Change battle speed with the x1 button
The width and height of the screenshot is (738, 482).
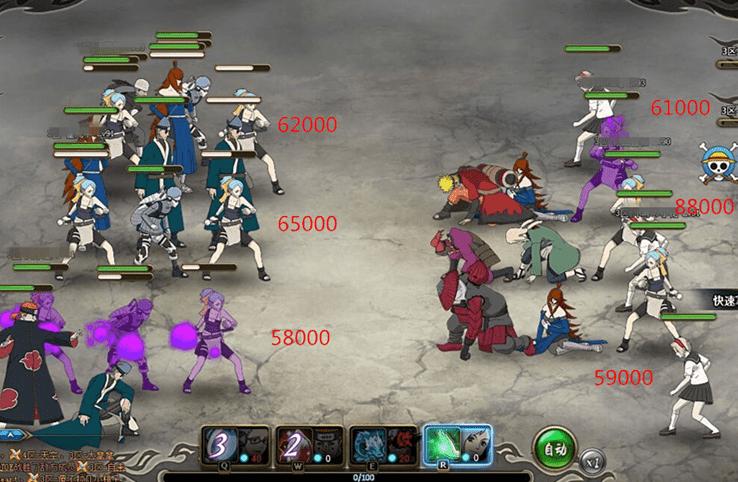tap(592, 462)
